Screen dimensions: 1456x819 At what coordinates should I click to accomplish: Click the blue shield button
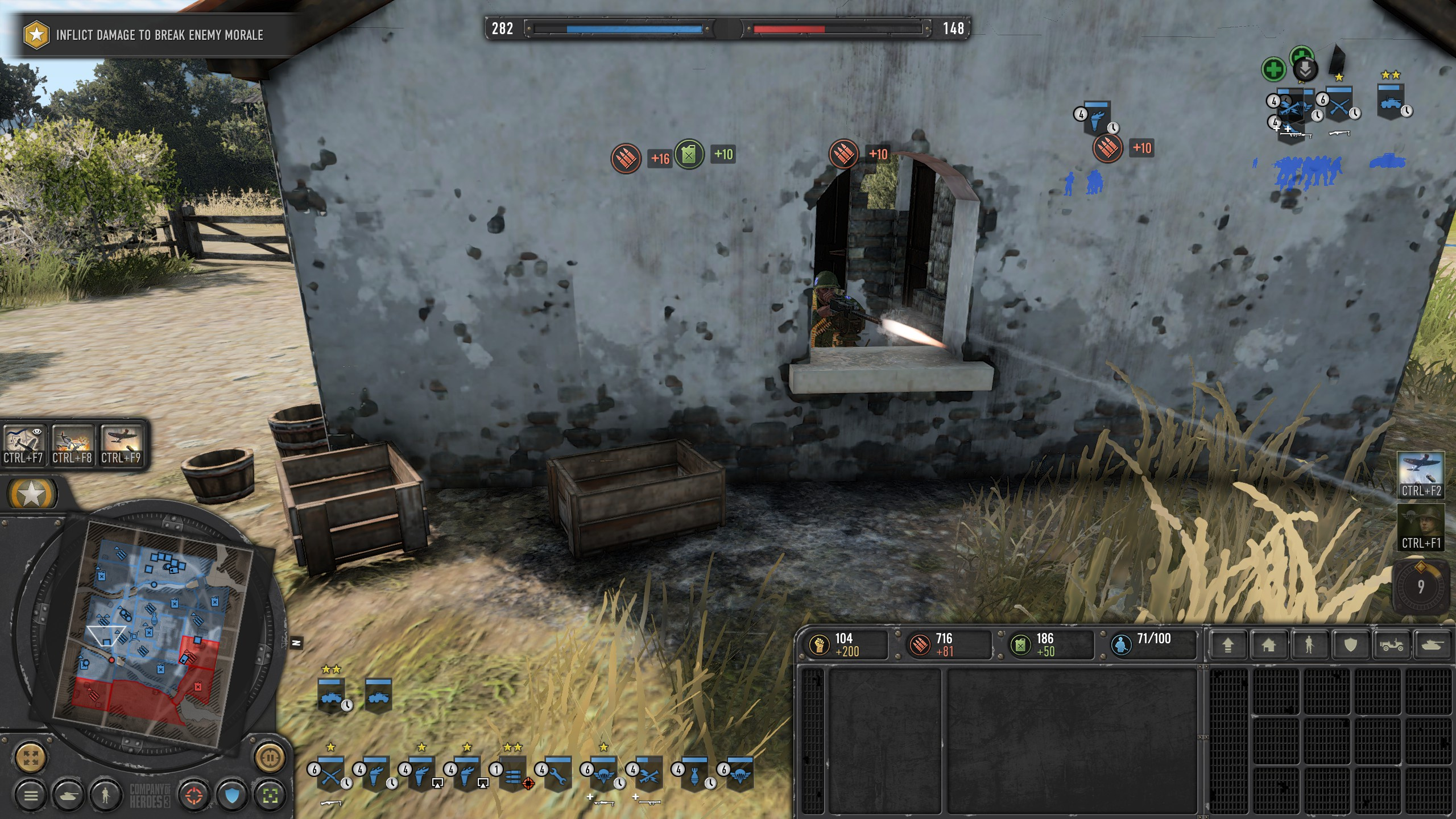click(x=232, y=796)
